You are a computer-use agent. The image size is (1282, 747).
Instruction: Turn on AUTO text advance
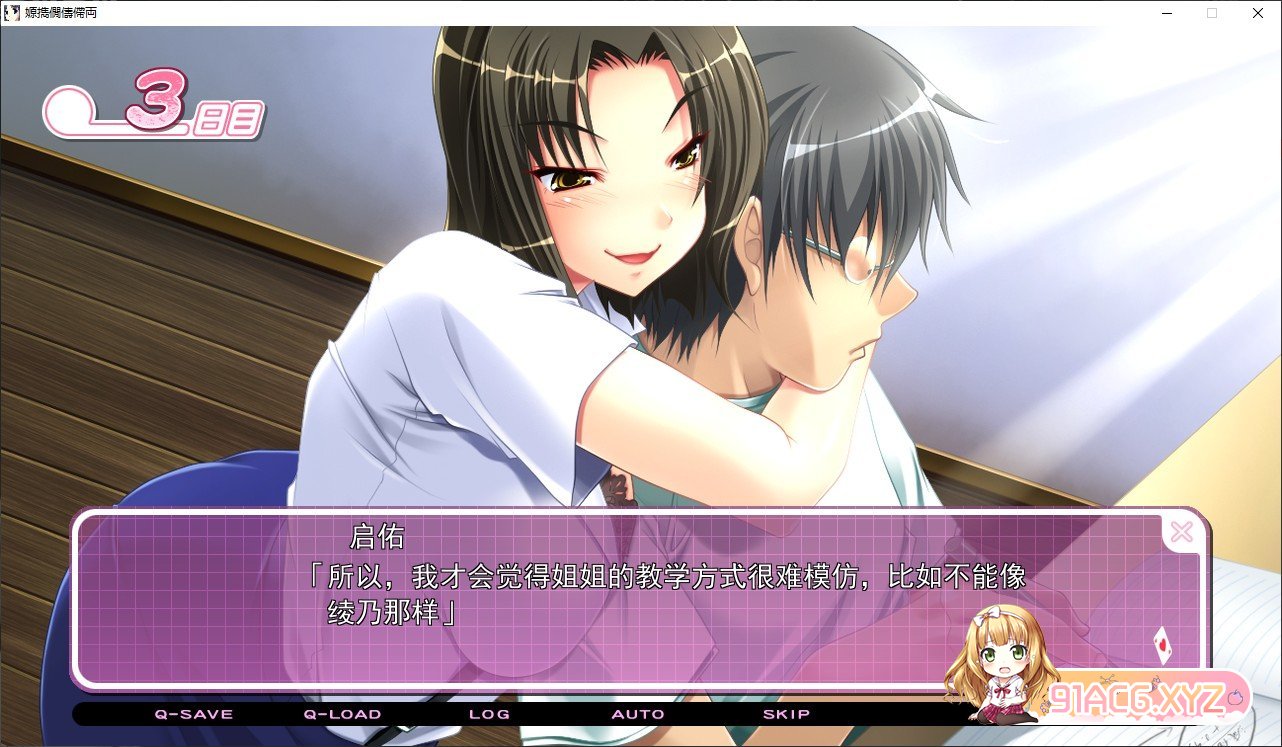click(638, 714)
